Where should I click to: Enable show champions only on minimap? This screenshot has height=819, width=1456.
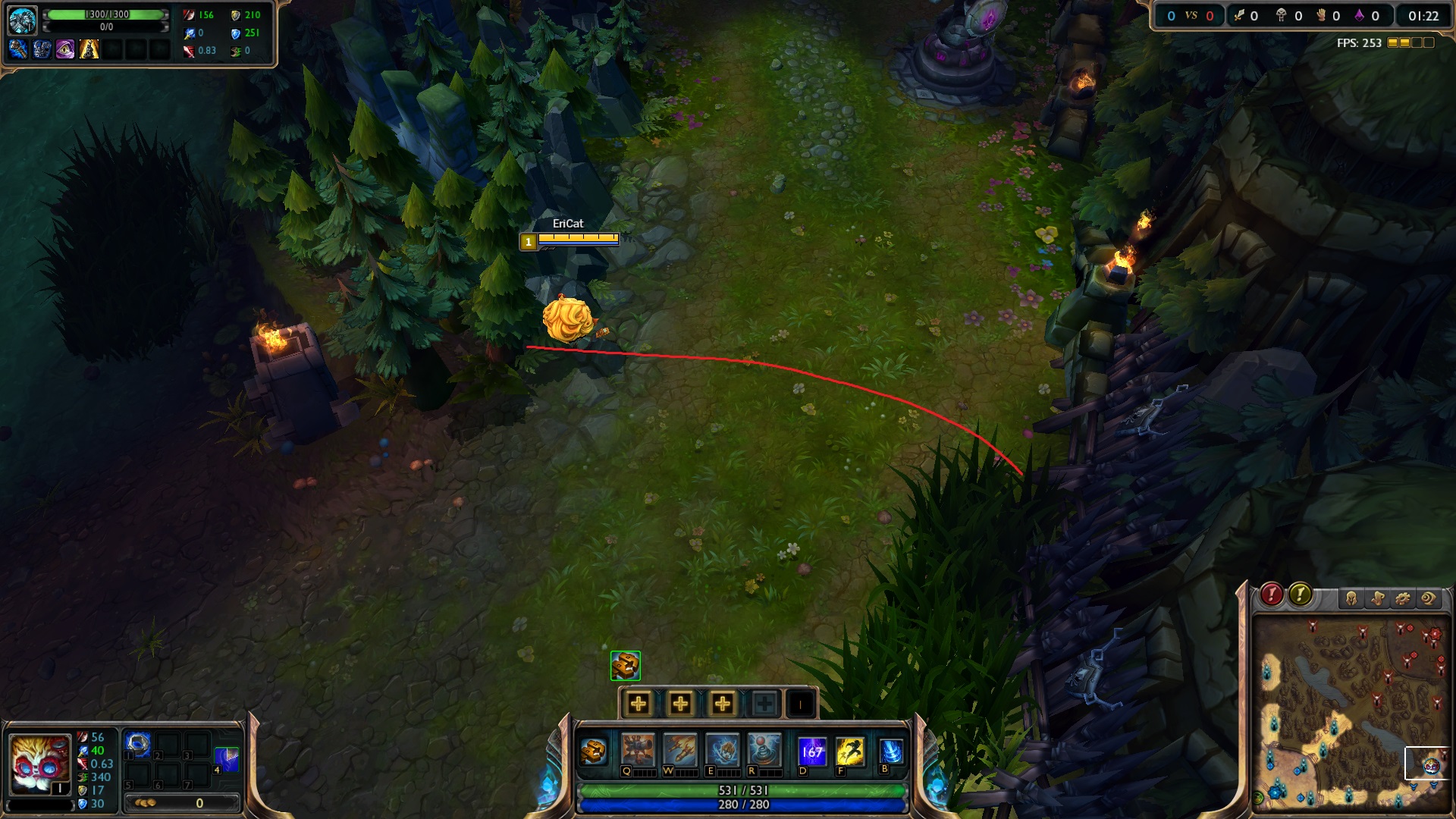click(1351, 598)
